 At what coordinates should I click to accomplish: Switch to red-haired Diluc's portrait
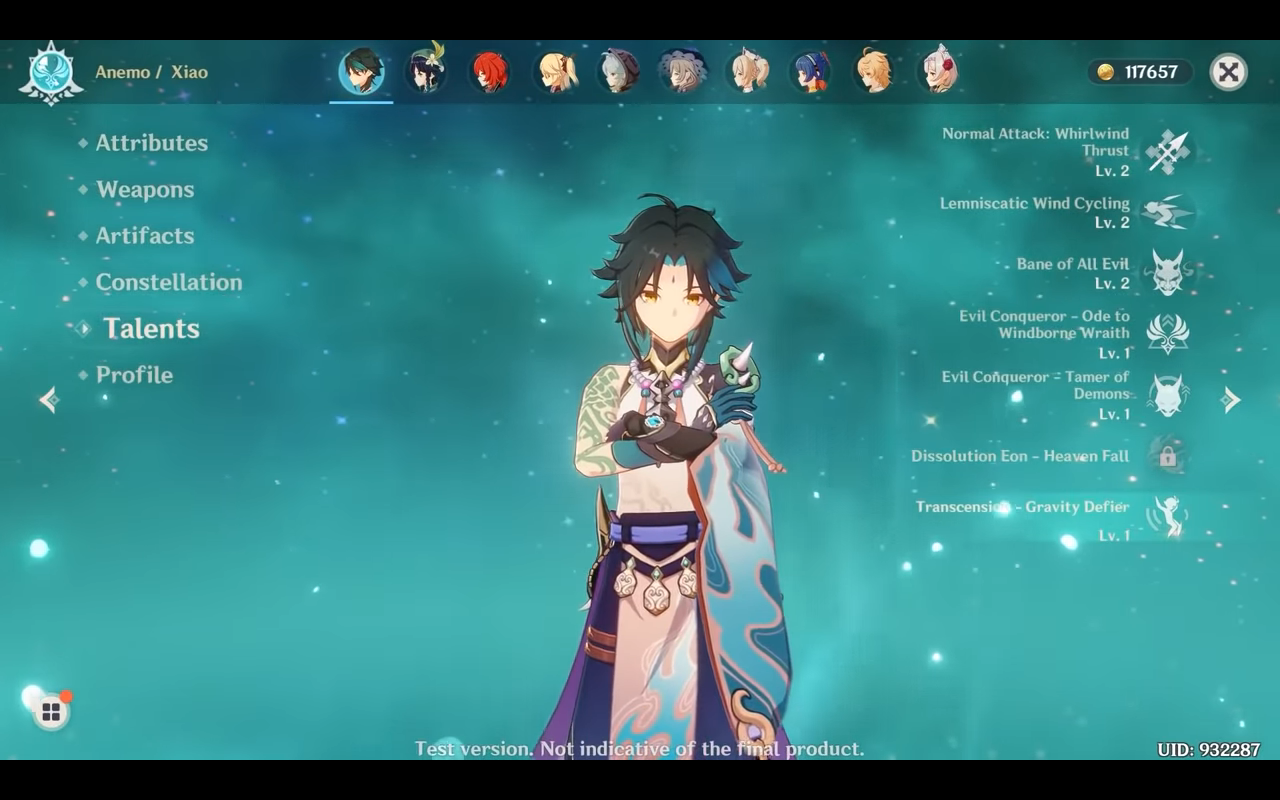coord(490,72)
